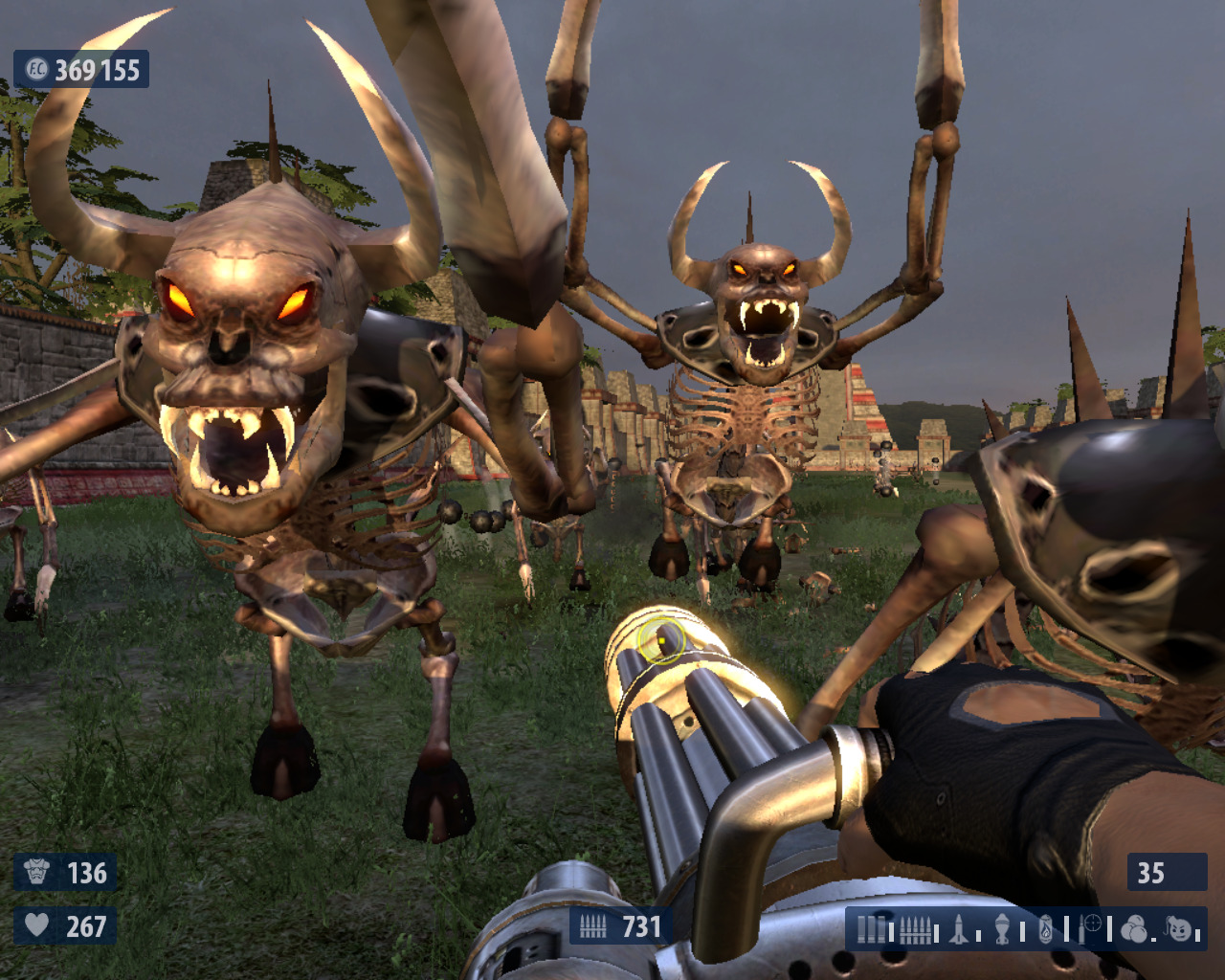Select the bullet belt ammo icon
This screenshot has width=1225, height=980.
pos(914,928)
